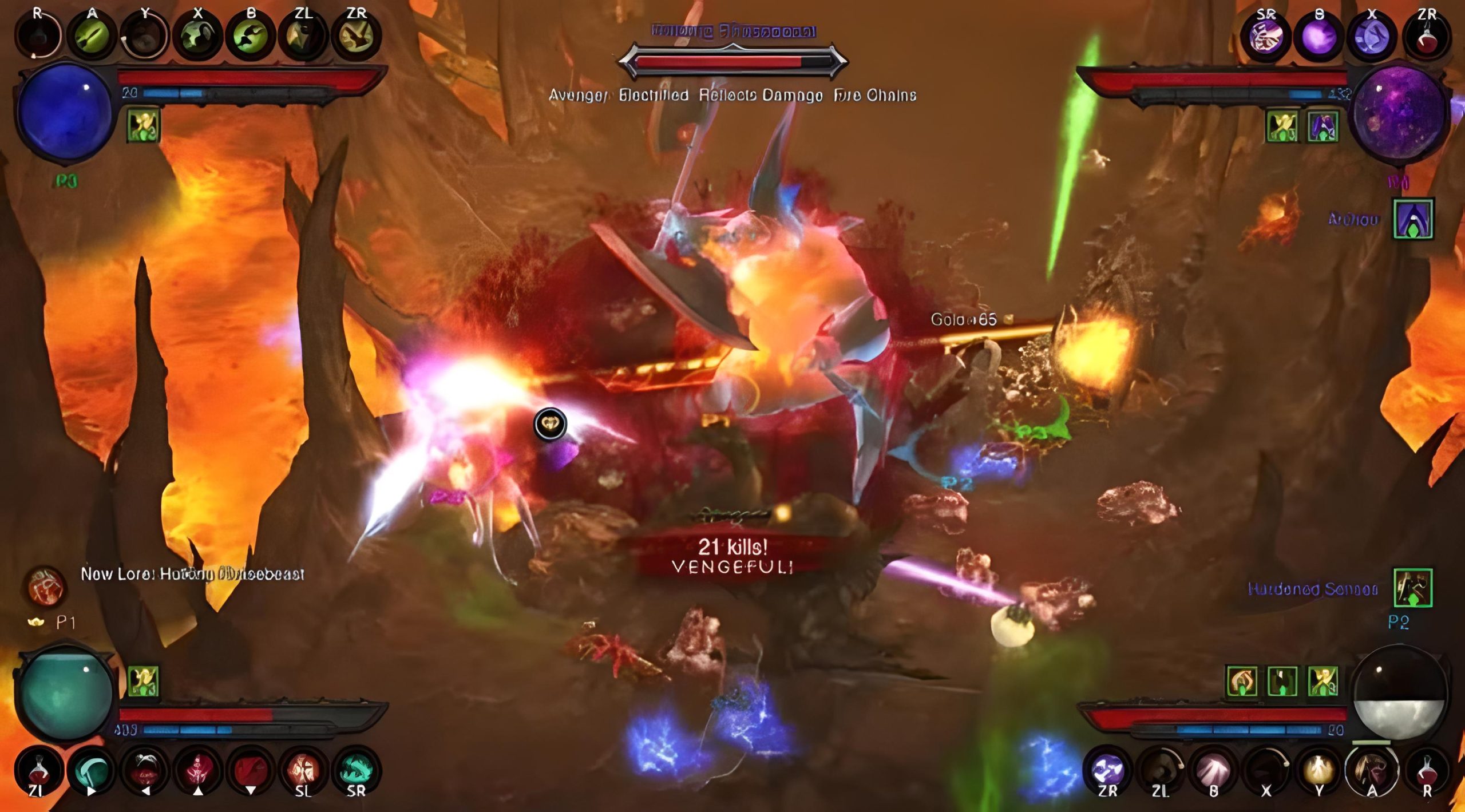This screenshot has height=812, width=1465.
Task: Activate the purple claw skill labeled SR
Action: pos(1266,37)
